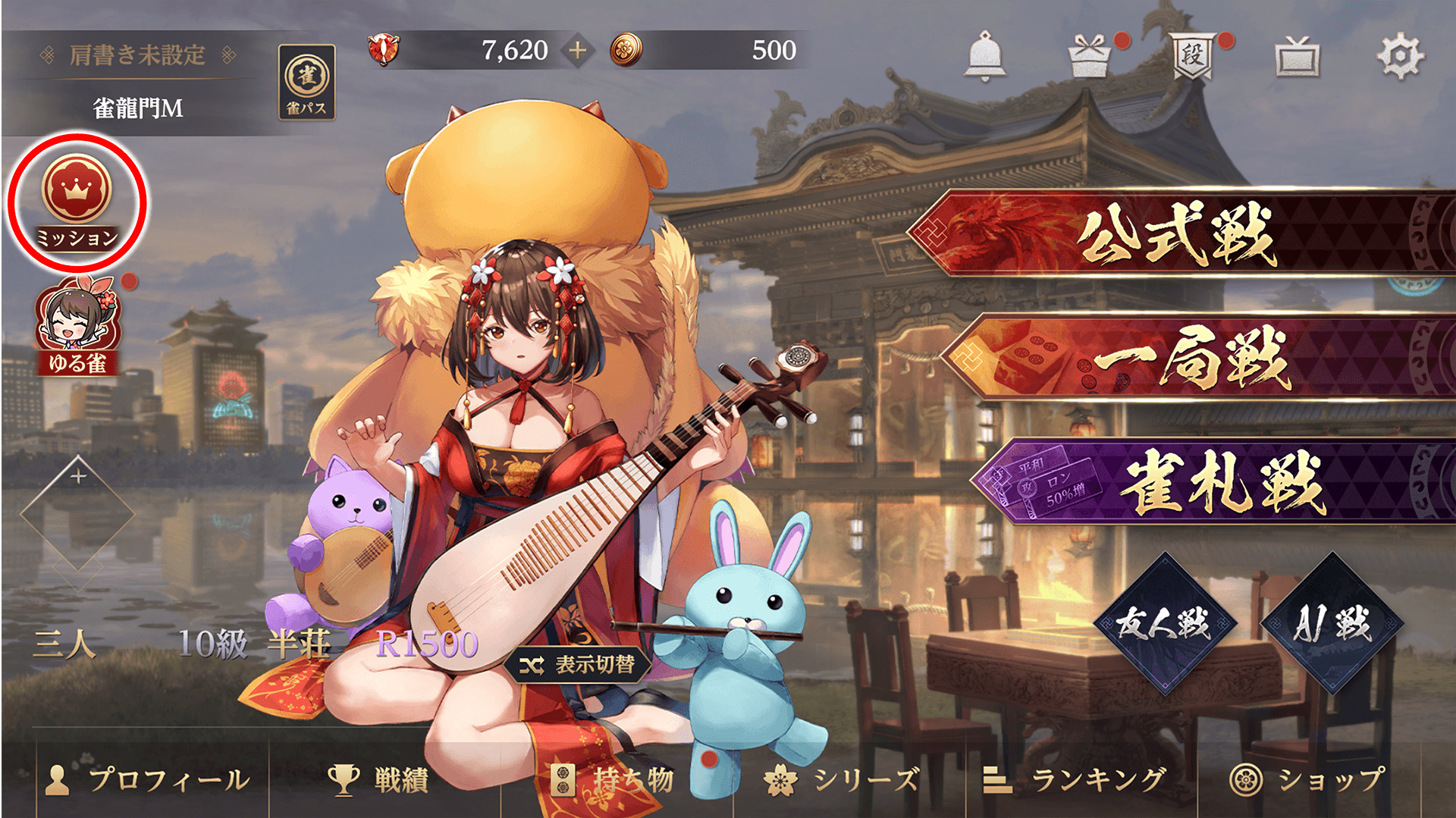The height and width of the screenshot is (818, 1456).
Task: Select the 雀札戦 card battle mode
Action: point(1221,482)
